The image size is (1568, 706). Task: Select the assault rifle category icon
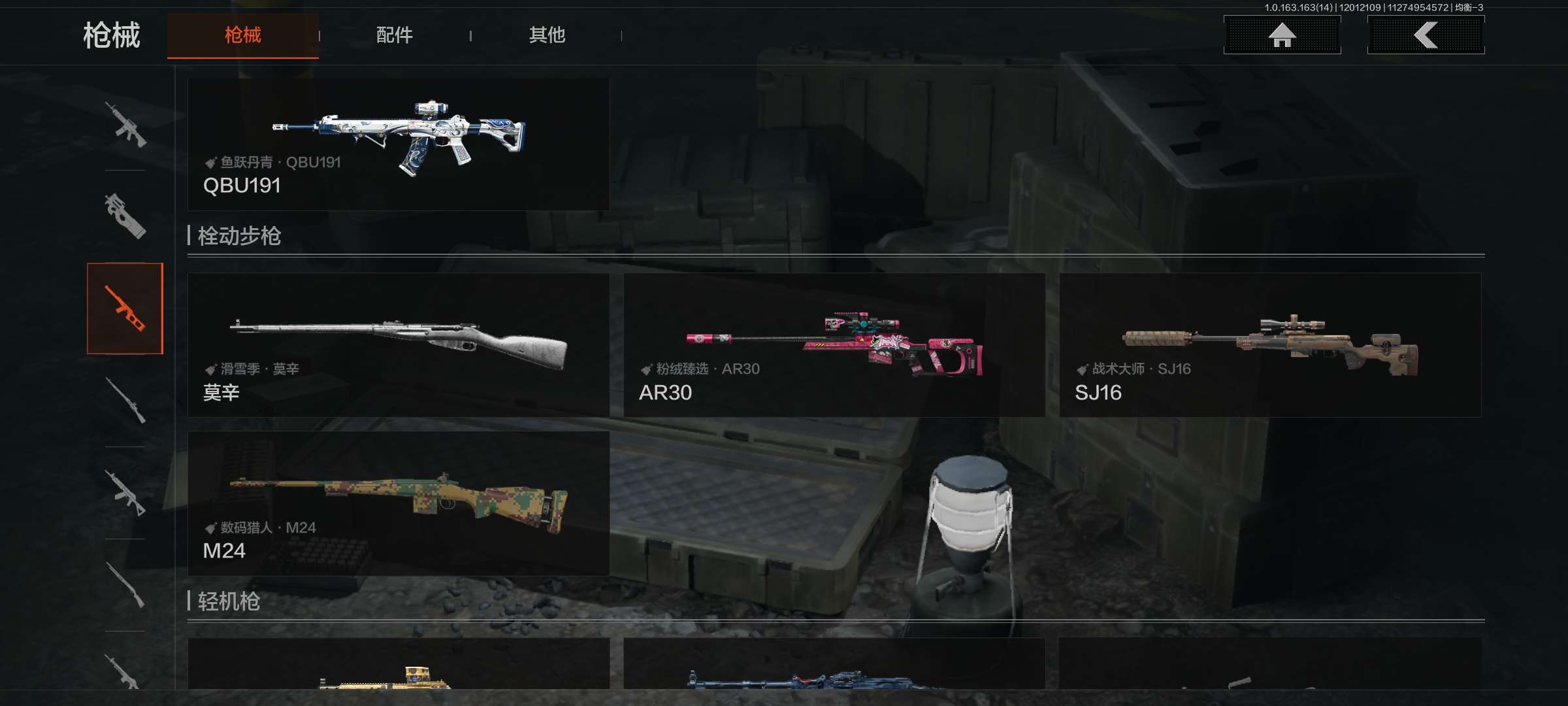click(125, 124)
